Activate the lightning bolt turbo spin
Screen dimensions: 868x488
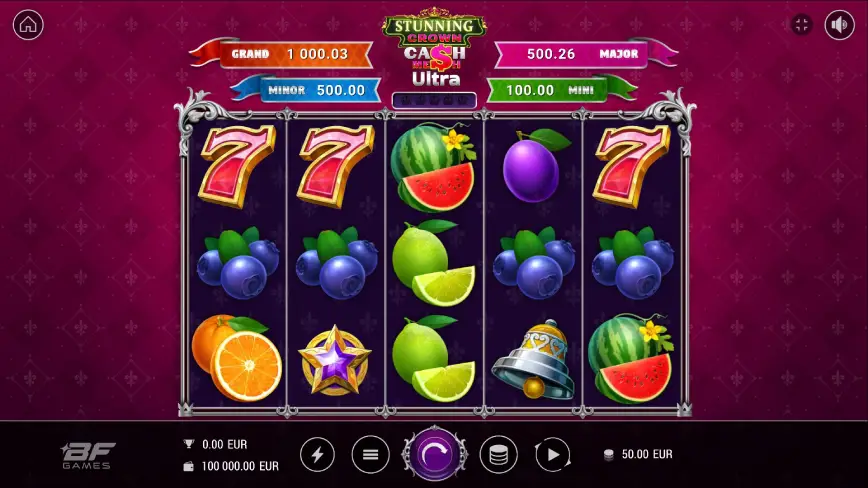pyautogui.click(x=318, y=455)
